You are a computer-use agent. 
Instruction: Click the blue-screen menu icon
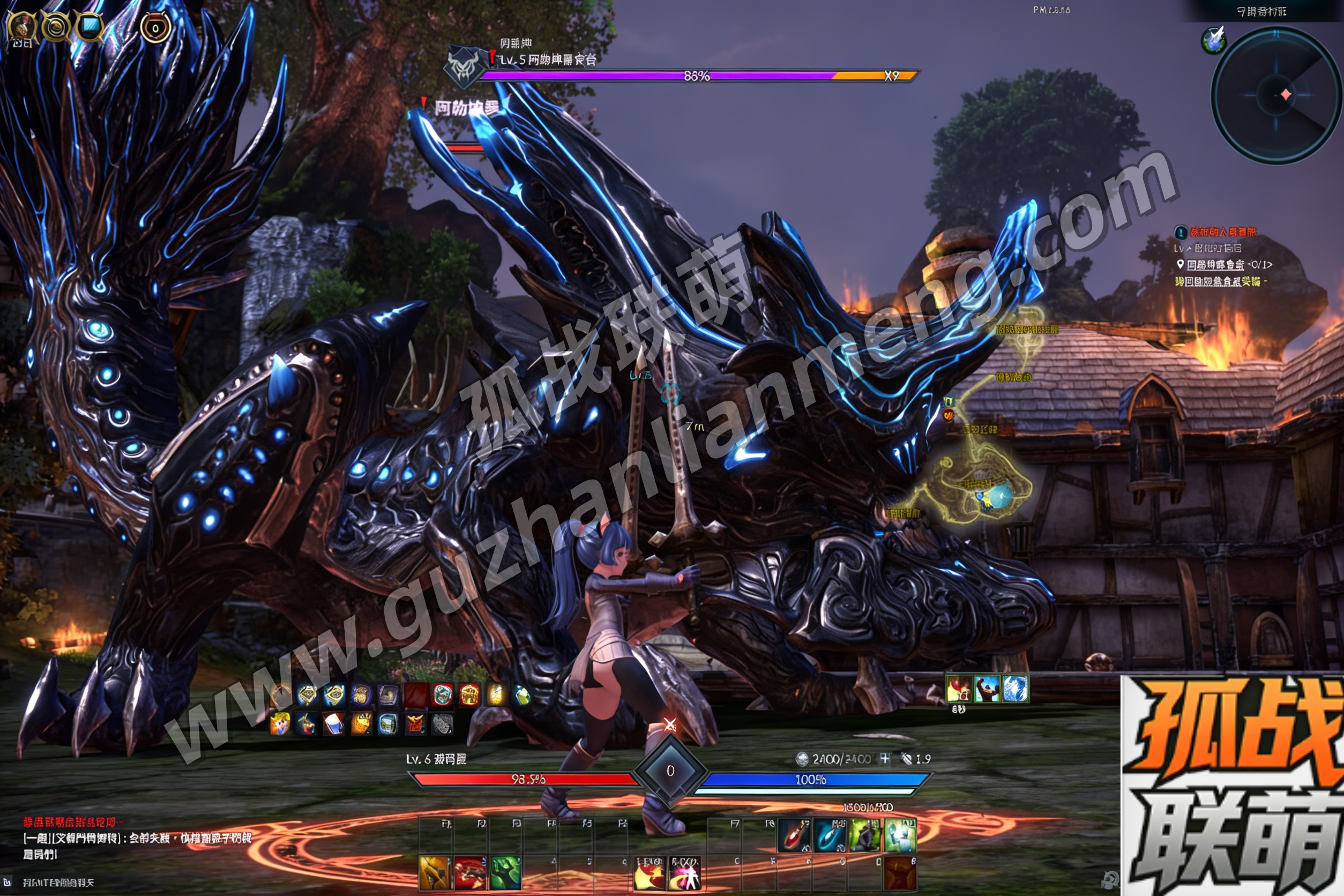pos(89,26)
